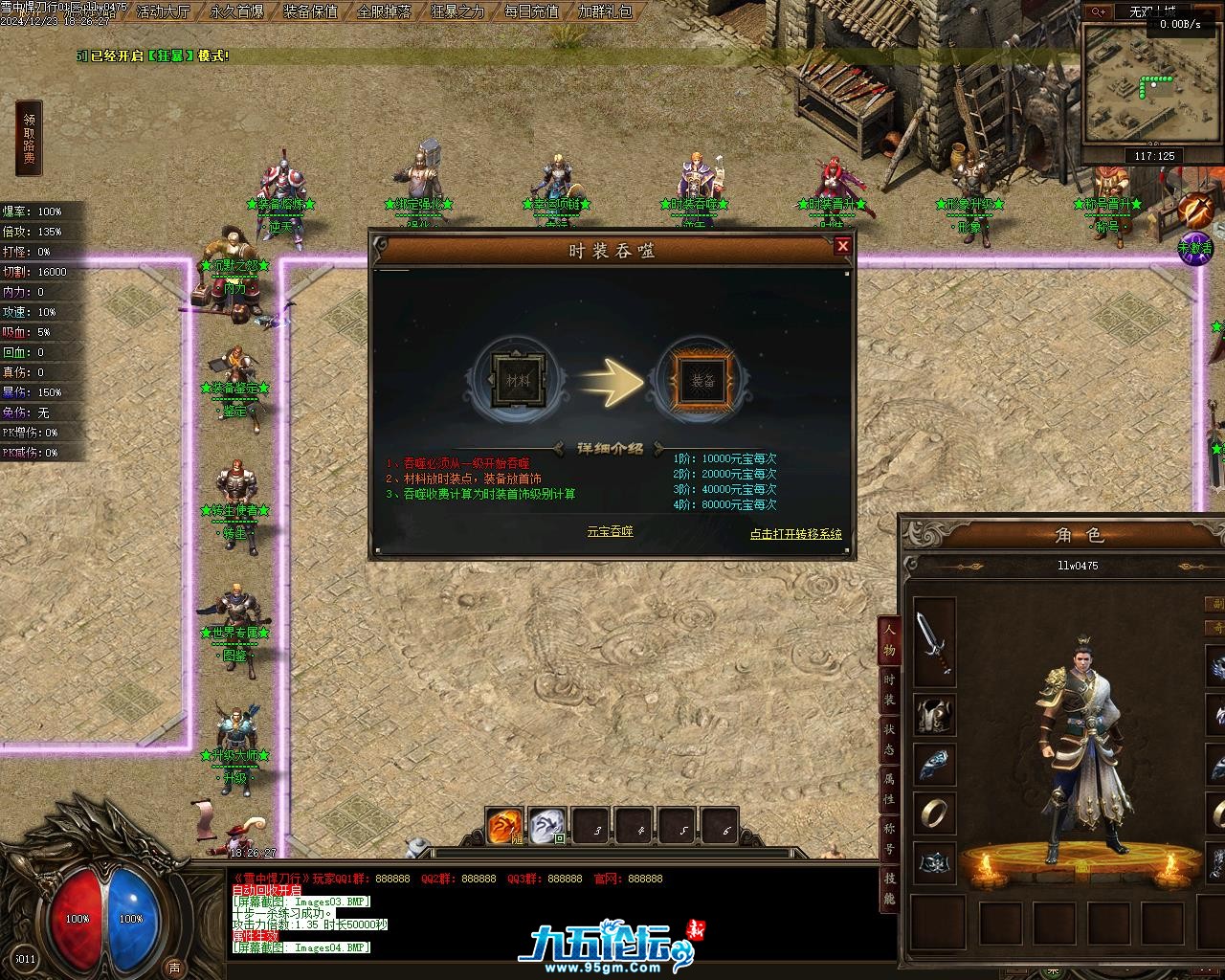Screen dimensions: 1225x980
Task: Open the 每日充值 menu
Action: (x=531, y=11)
